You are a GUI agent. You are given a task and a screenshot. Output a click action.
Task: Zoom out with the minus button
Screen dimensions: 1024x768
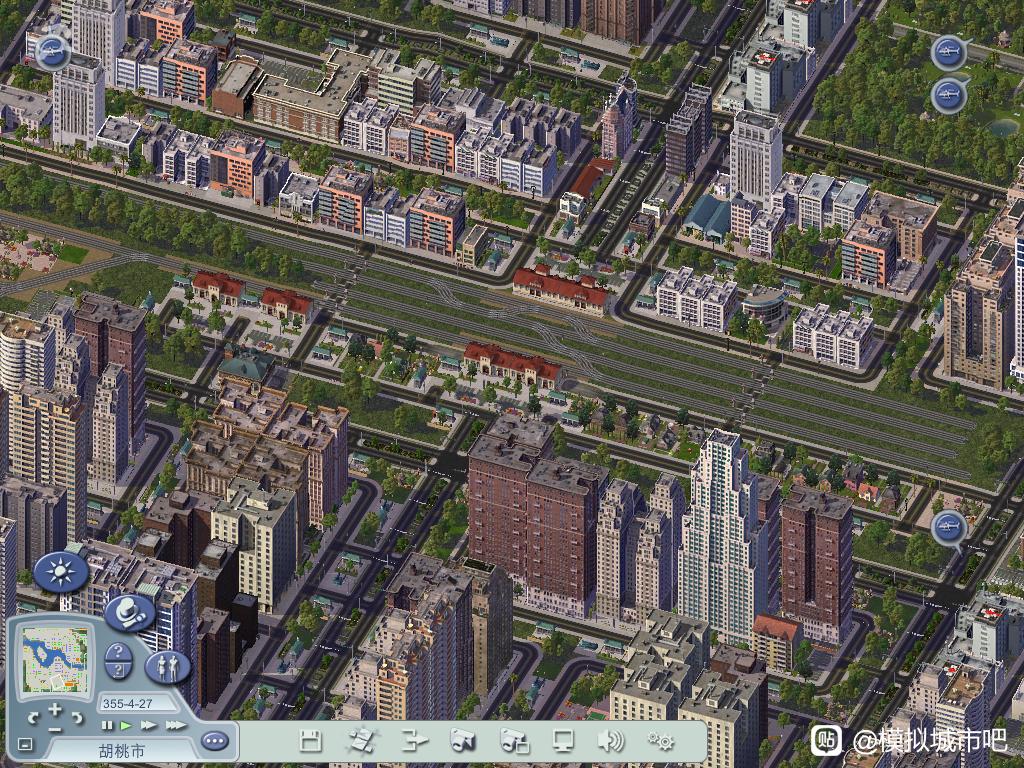pyautogui.click(x=55, y=728)
